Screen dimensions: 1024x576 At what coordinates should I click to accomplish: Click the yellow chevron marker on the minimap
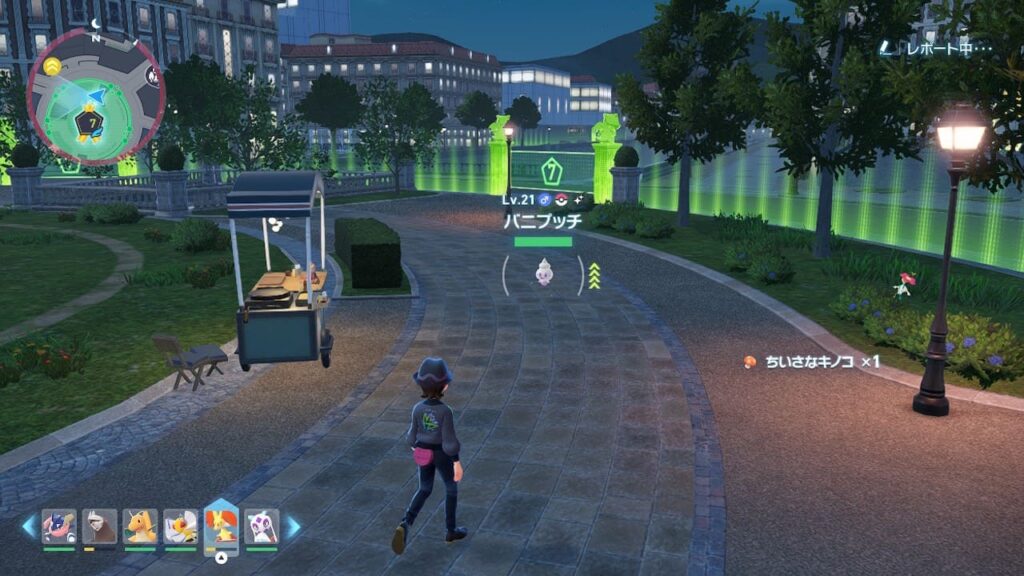[52, 65]
